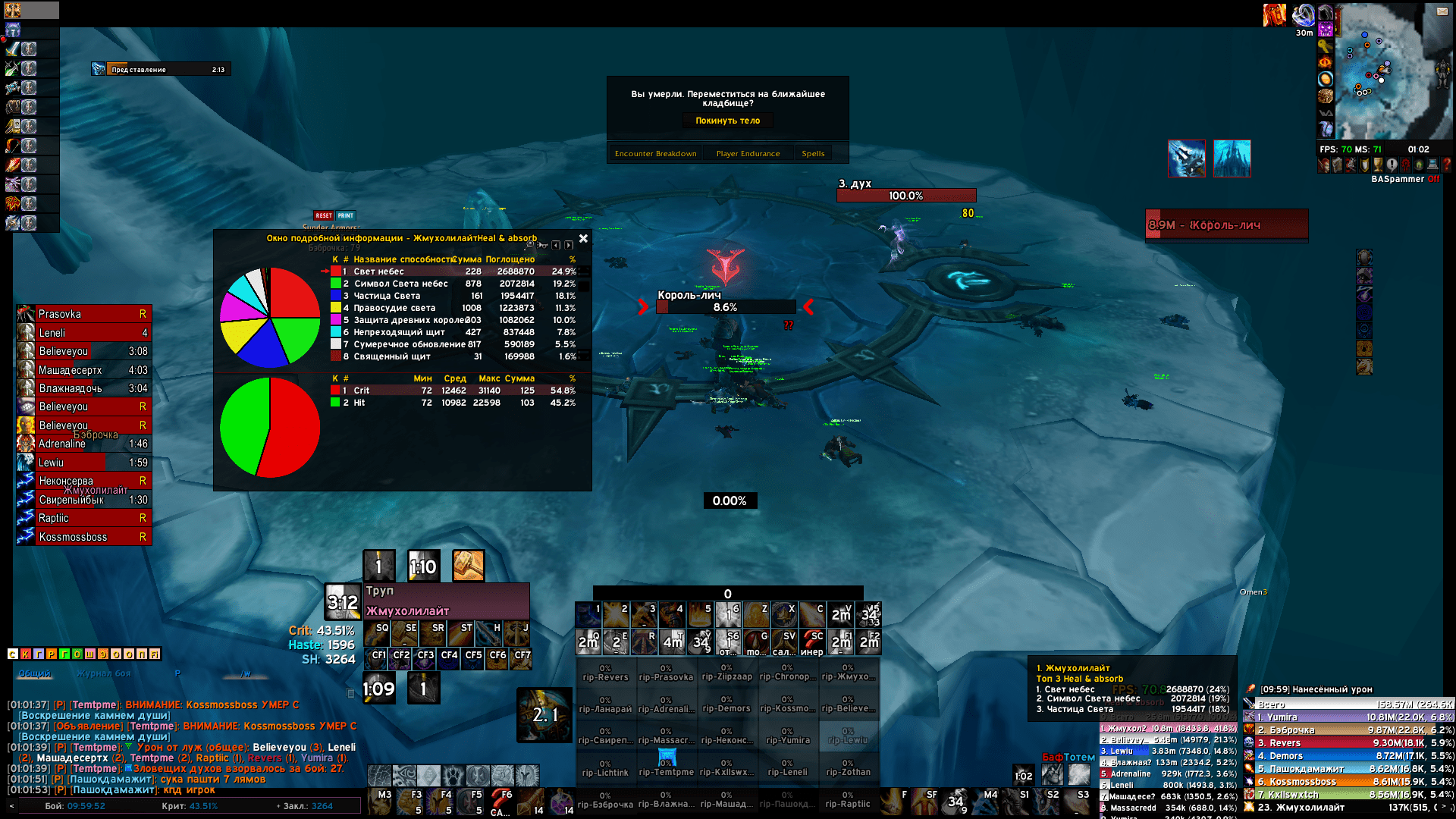Click the Yumira row in damage meter
The width and height of the screenshot is (1456, 819).
pyautogui.click(x=1350, y=717)
